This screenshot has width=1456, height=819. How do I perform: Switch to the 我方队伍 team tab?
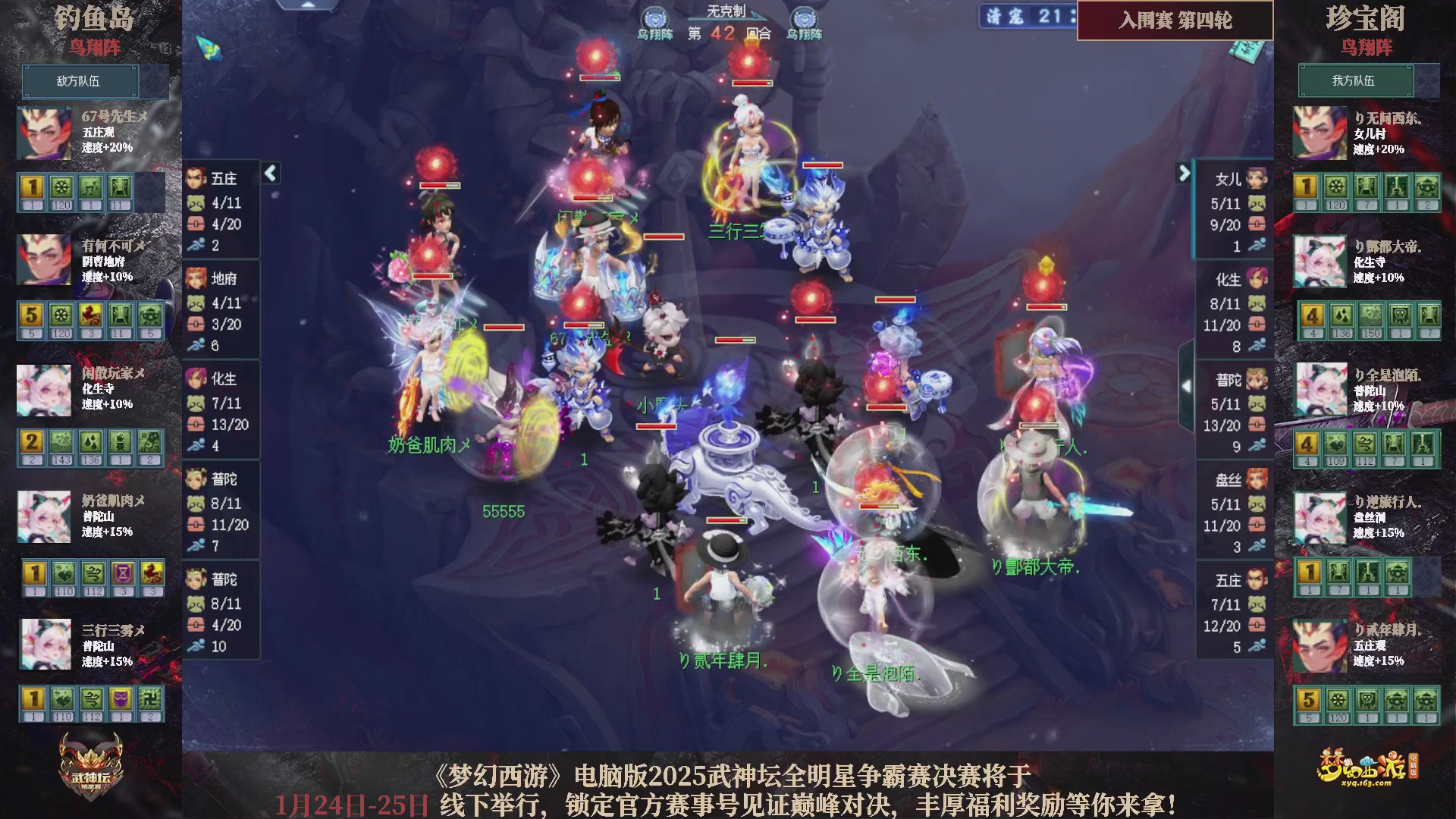point(1355,81)
